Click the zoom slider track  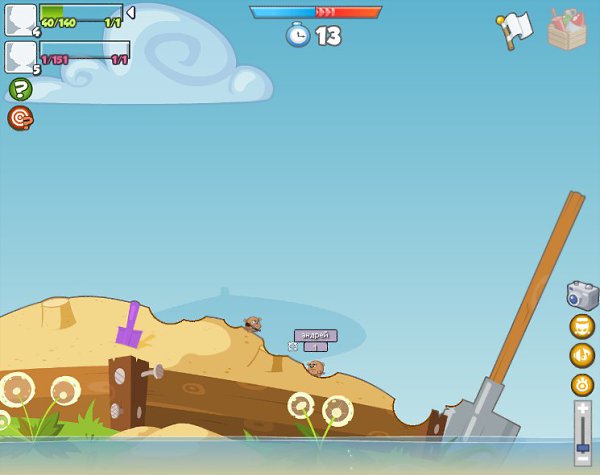(582, 432)
